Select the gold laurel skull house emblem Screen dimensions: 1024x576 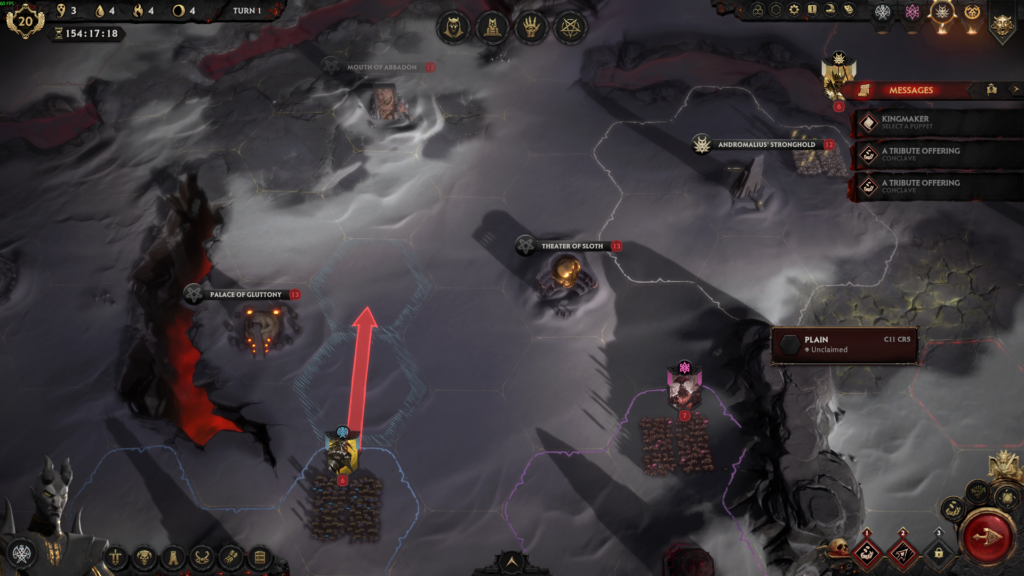click(x=973, y=12)
